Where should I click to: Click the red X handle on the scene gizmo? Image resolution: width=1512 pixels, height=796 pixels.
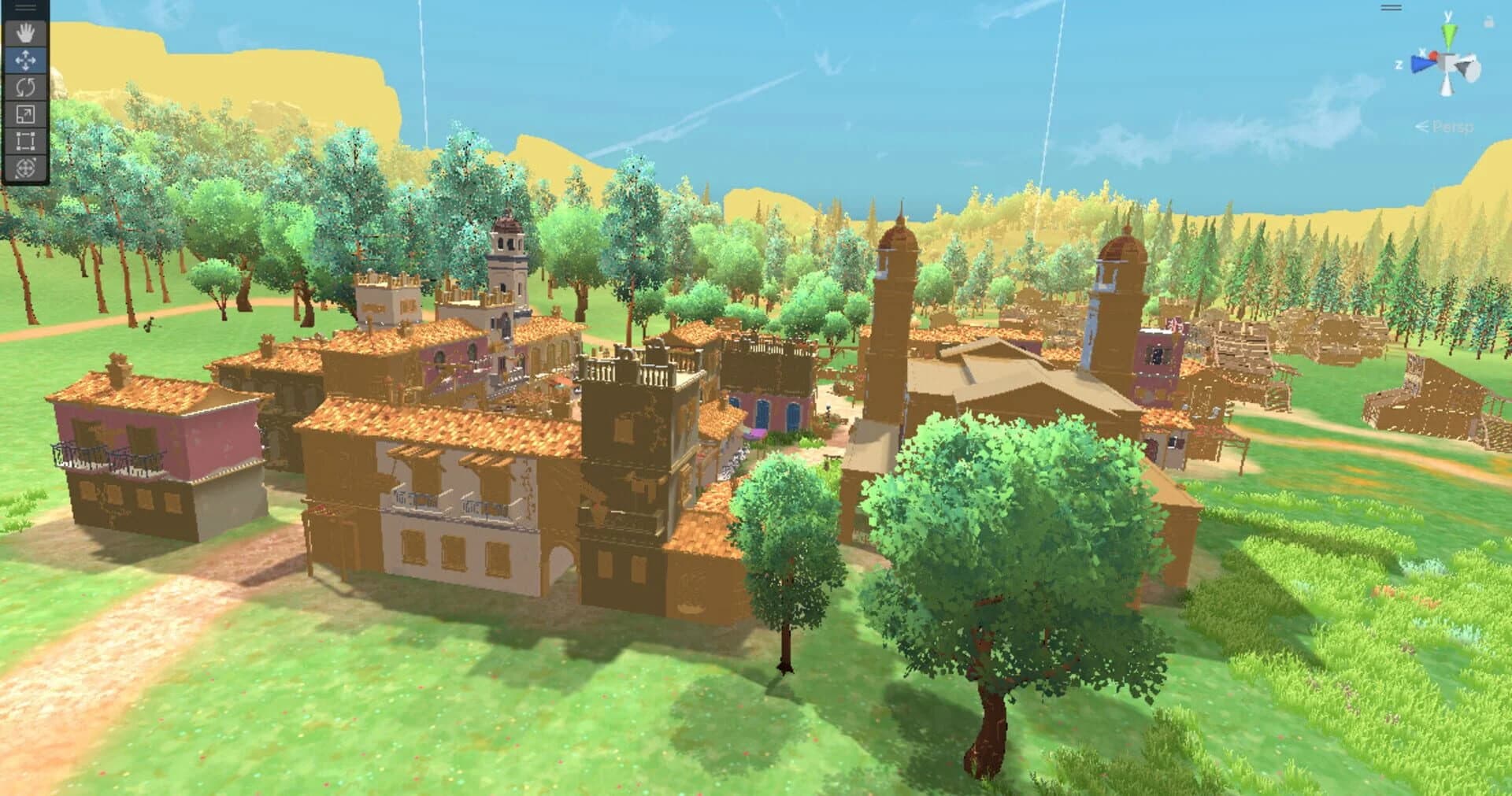1433,55
